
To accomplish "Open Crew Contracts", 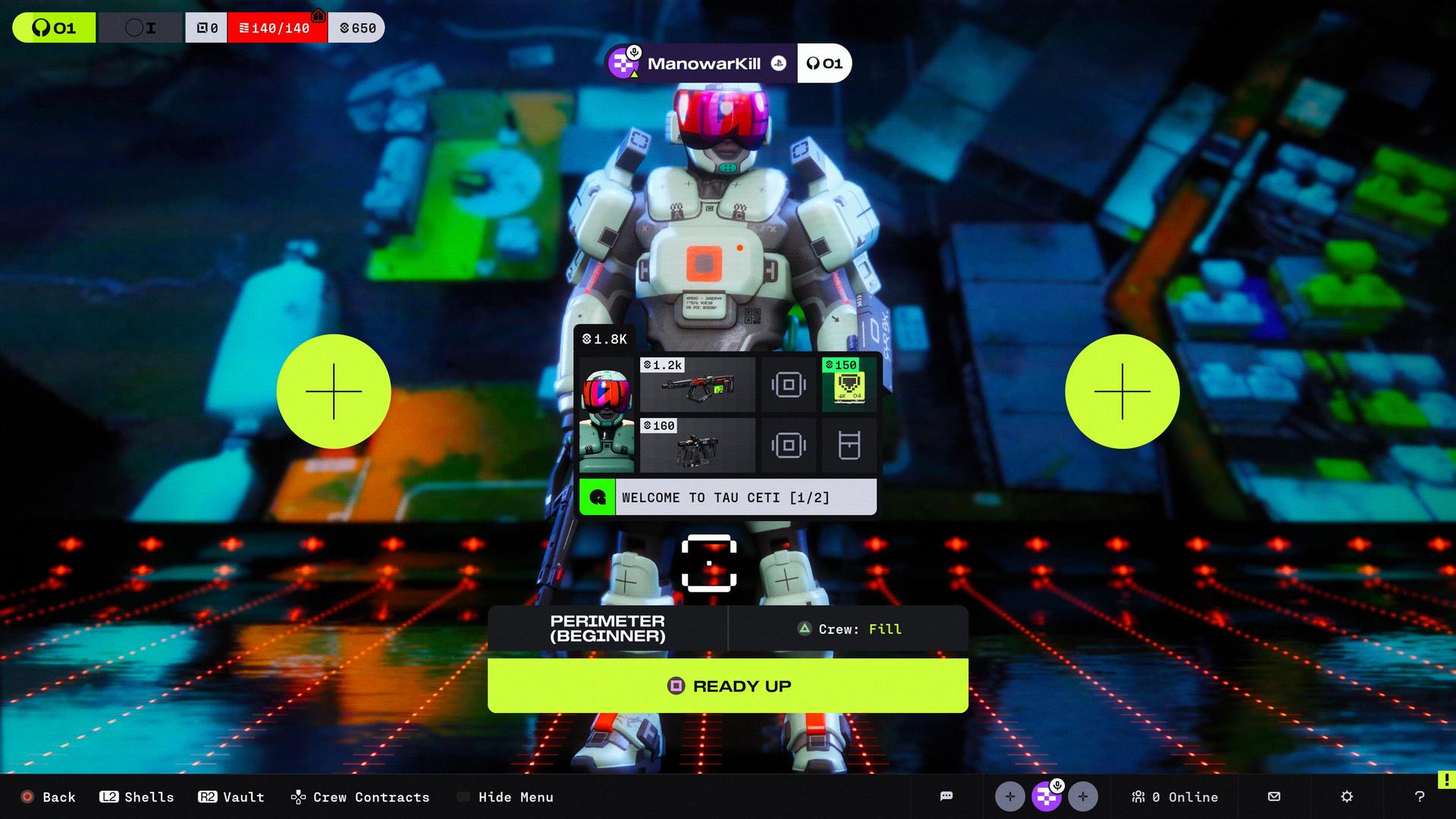I will [x=361, y=797].
